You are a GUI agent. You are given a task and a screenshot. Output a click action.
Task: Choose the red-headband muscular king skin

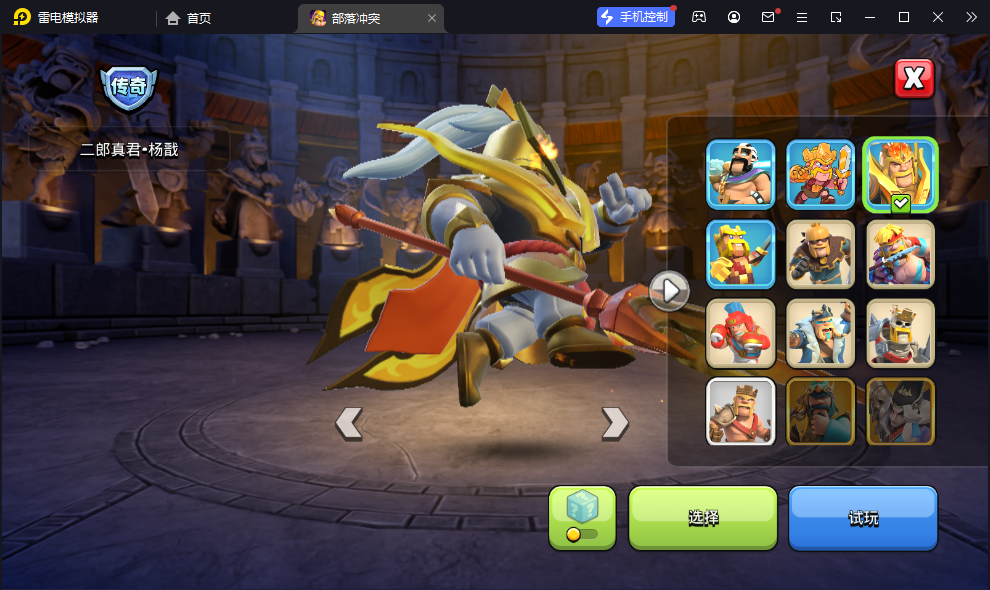900,253
